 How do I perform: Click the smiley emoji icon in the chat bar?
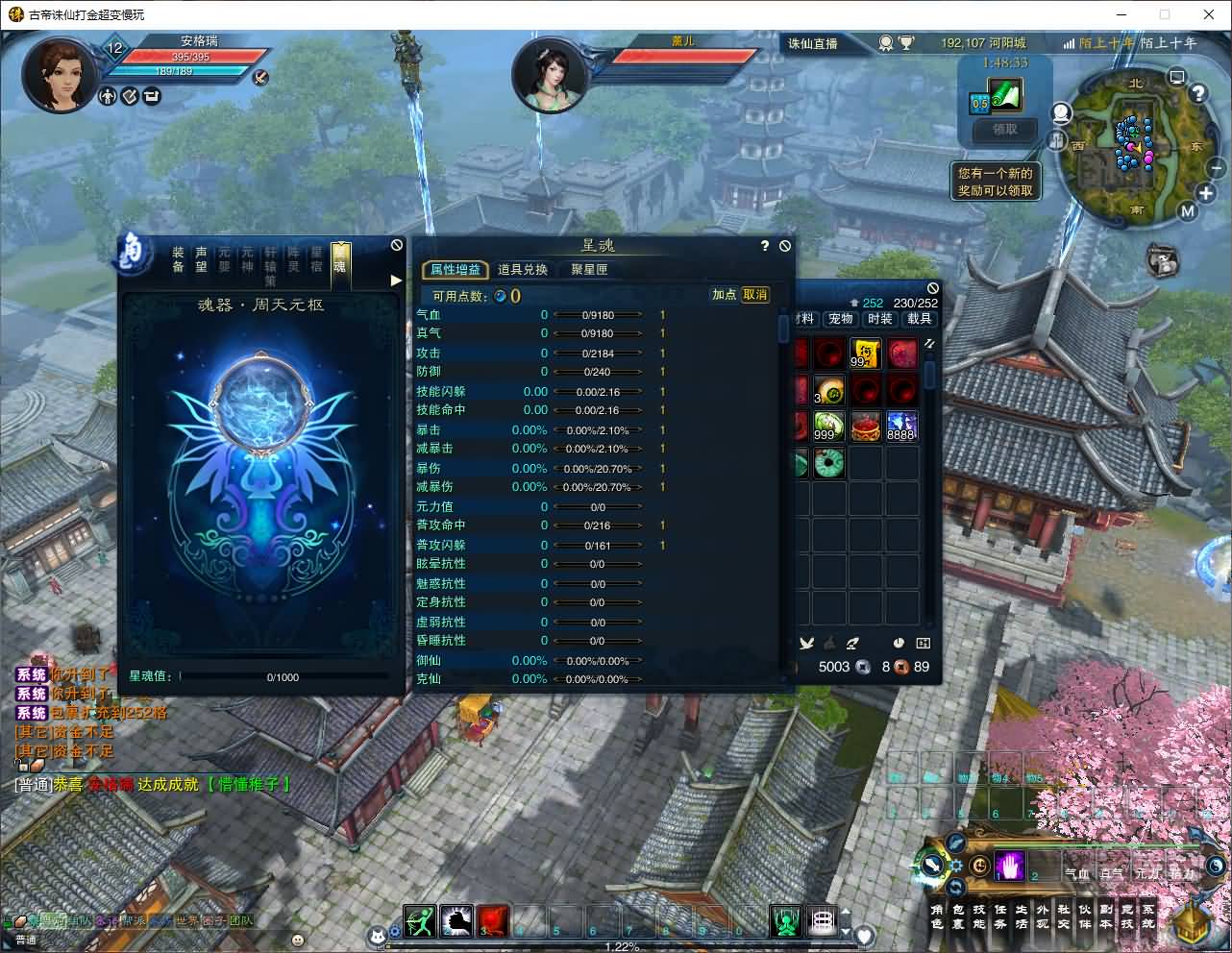tap(297, 940)
